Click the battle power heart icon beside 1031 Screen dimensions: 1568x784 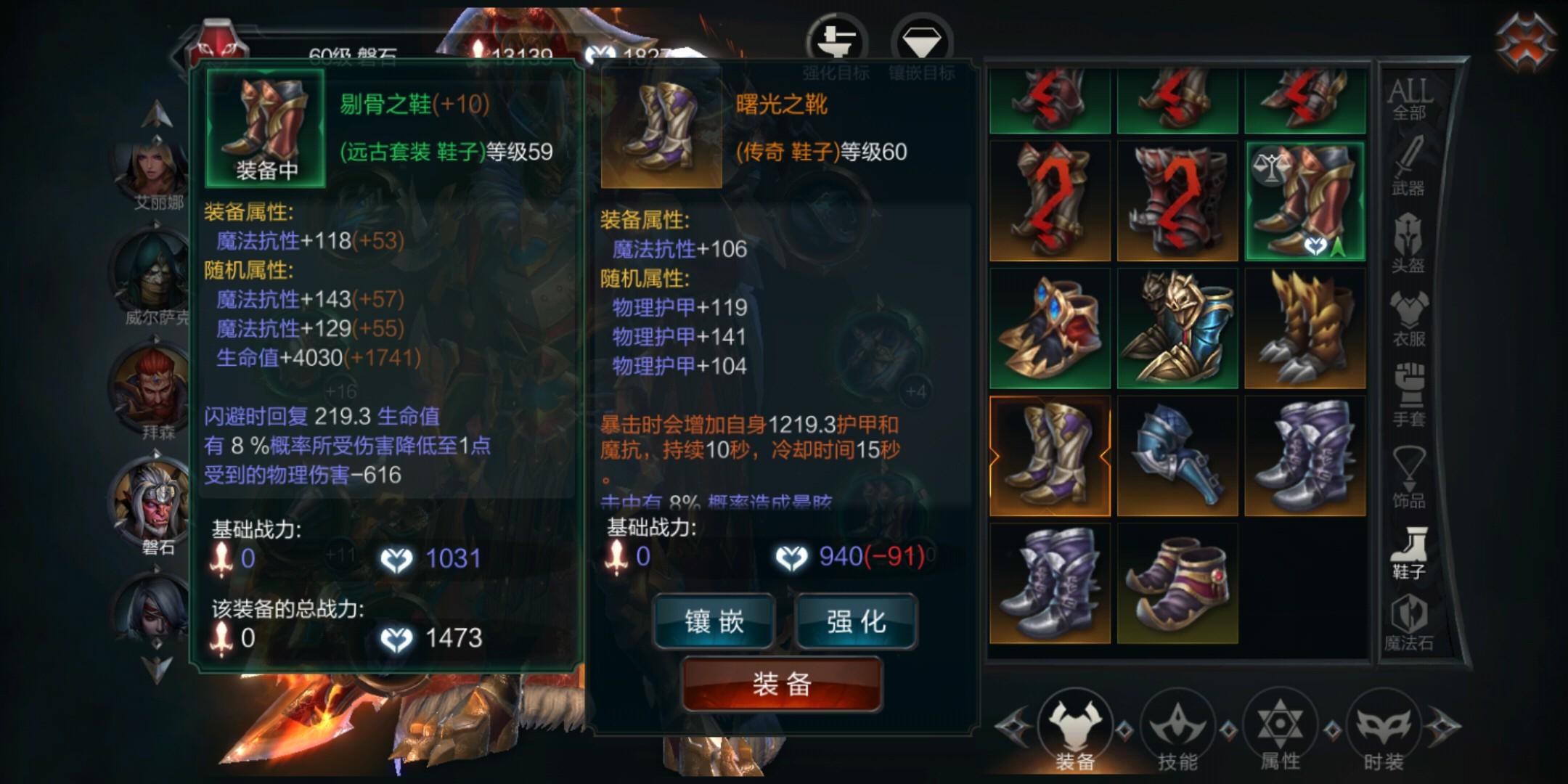[396, 558]
